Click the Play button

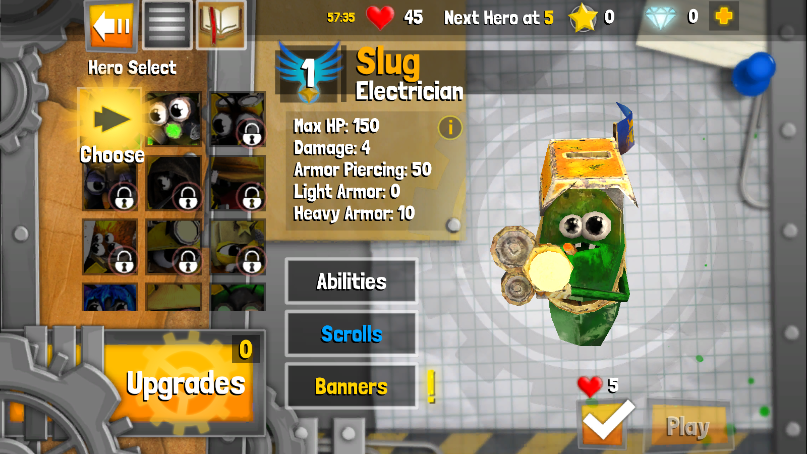tap(688, 426)
